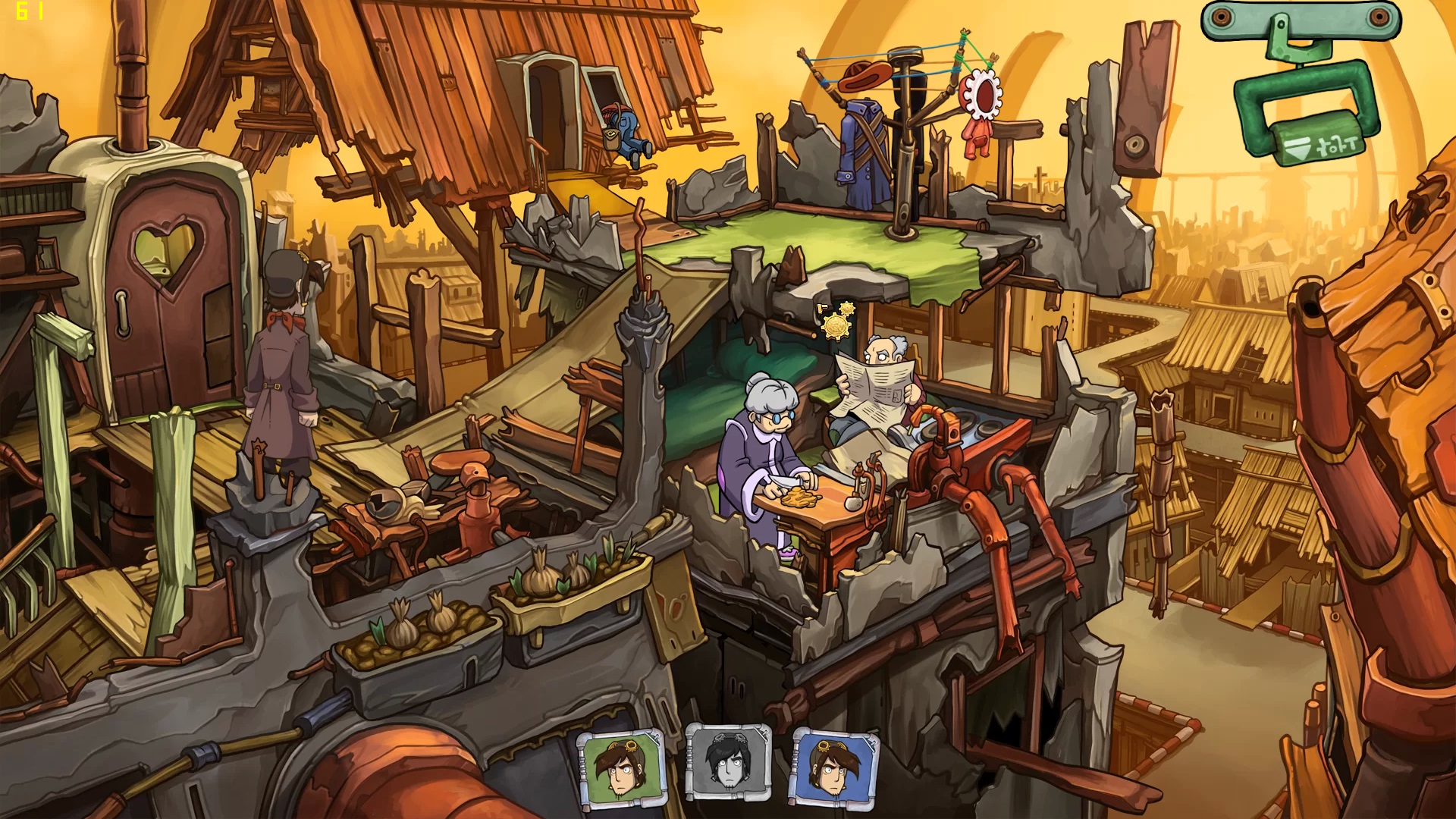Select the greyed-out Rufus portrait

728,763
